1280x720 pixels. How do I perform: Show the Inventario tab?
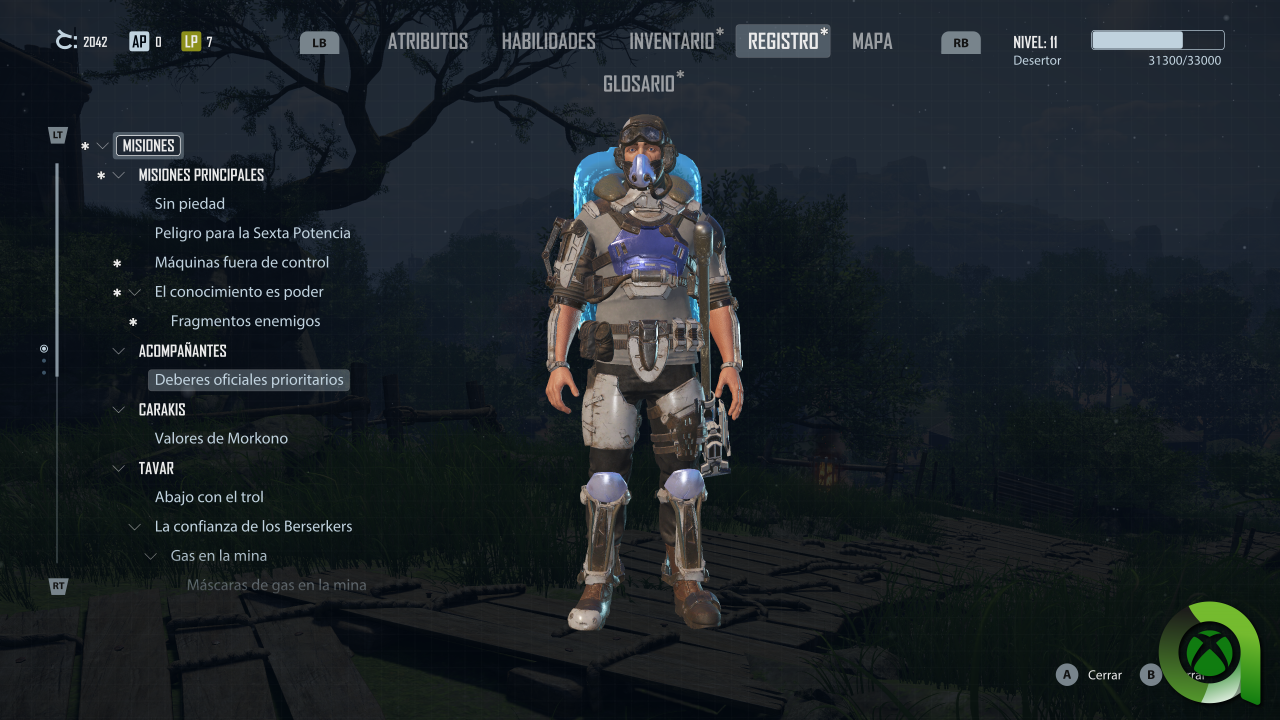tap(671, 41)
